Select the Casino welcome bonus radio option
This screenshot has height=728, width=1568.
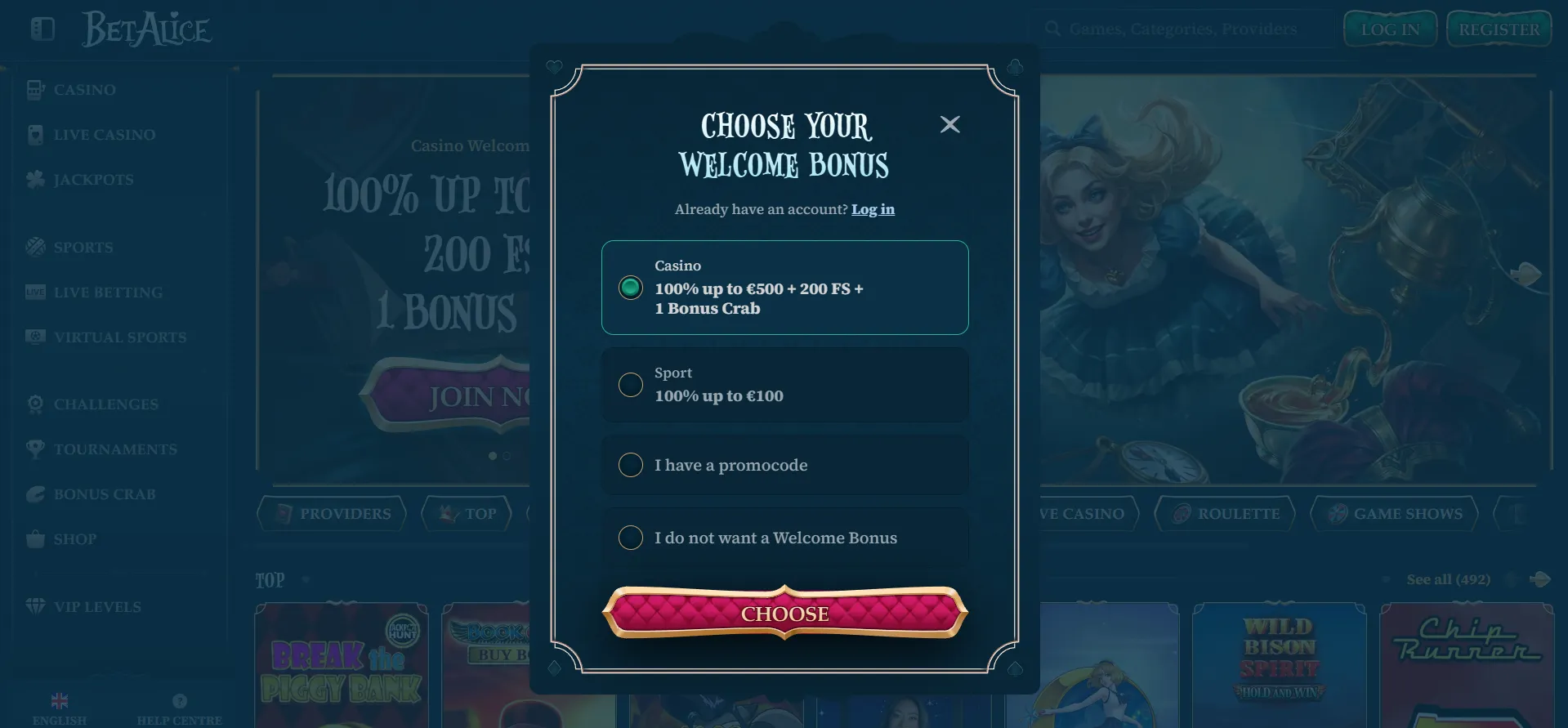click(x=629, y=288)
